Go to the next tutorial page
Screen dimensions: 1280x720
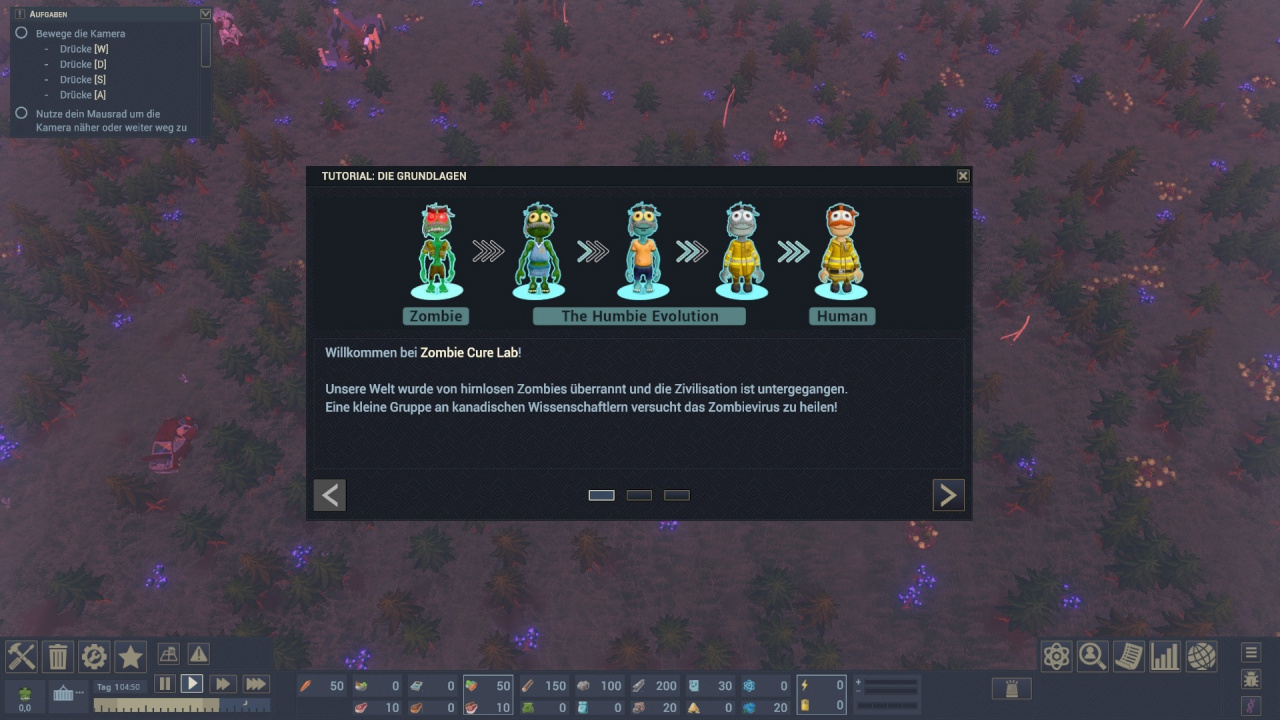point(948,495)
